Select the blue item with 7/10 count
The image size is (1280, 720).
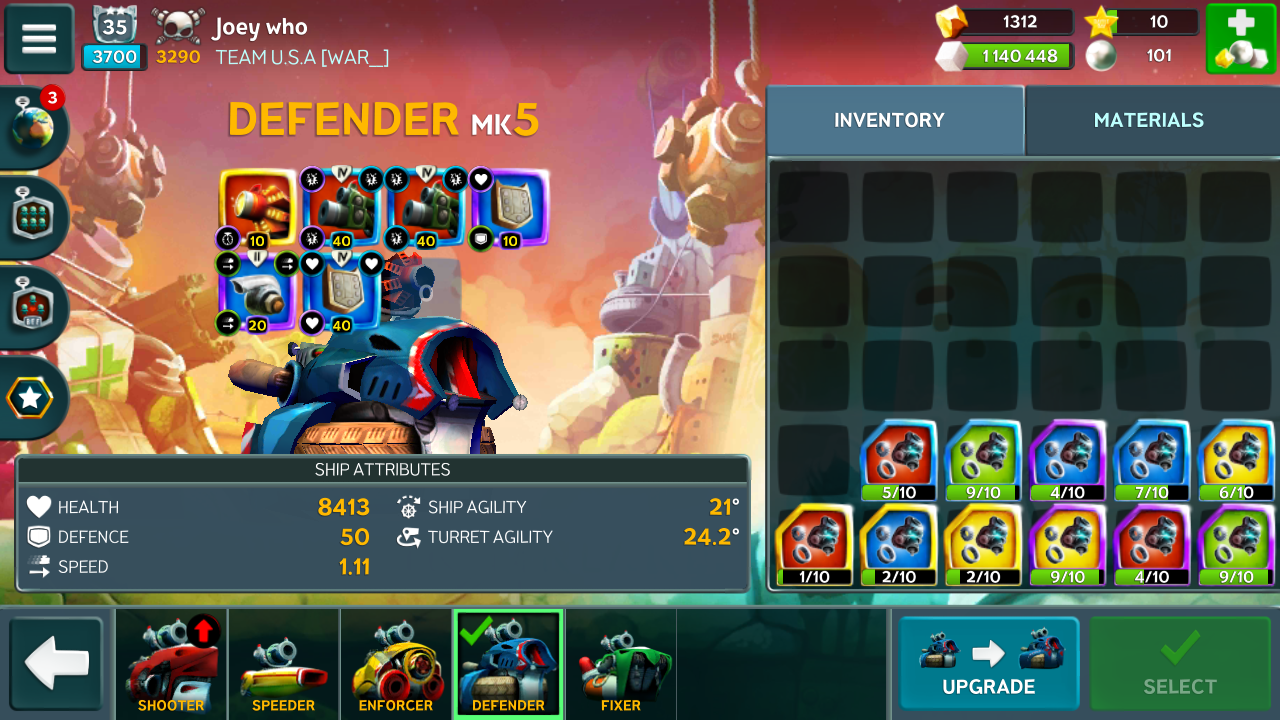(1151, 460)
